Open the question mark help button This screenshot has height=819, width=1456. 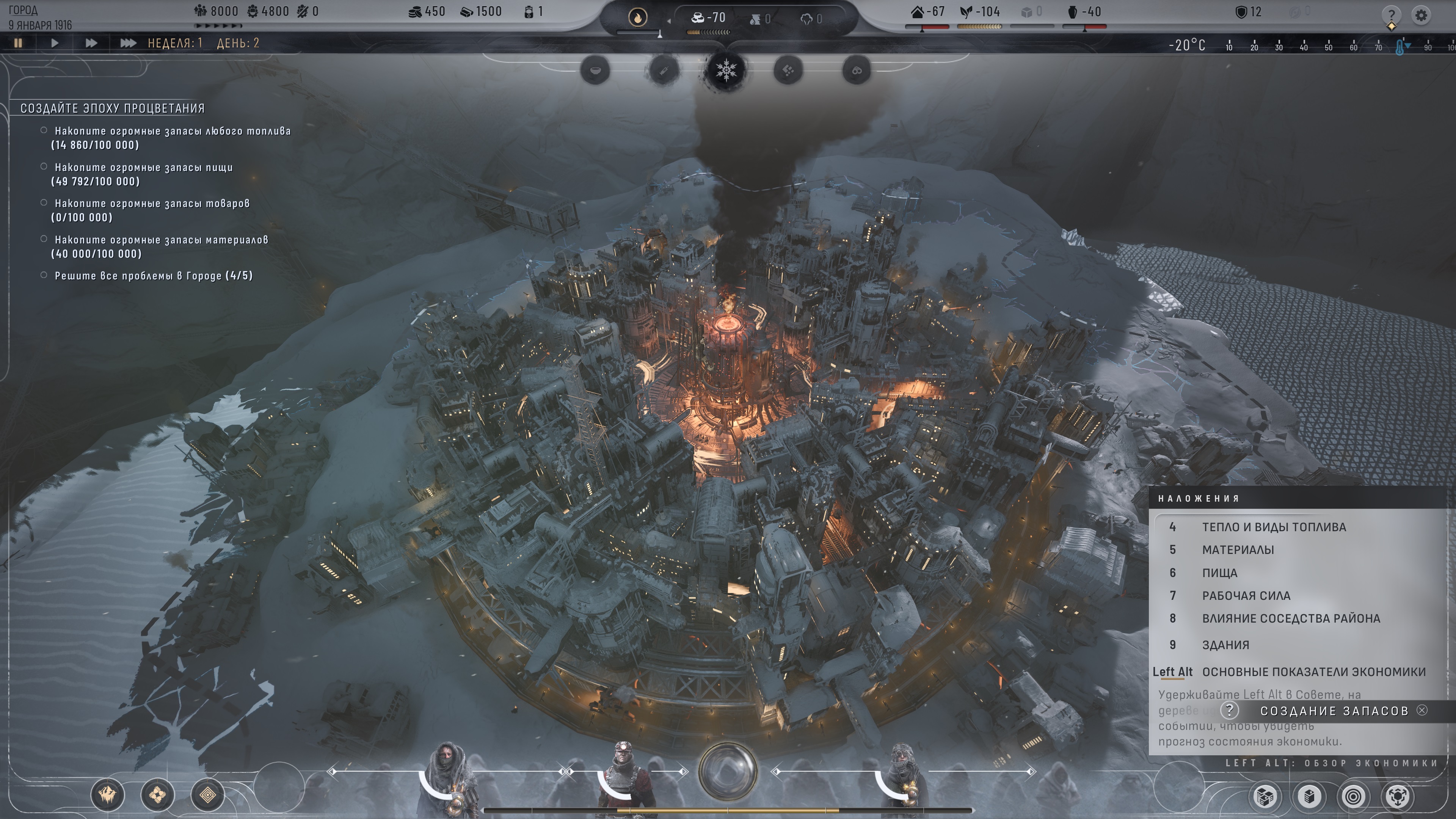point(1391,15)
